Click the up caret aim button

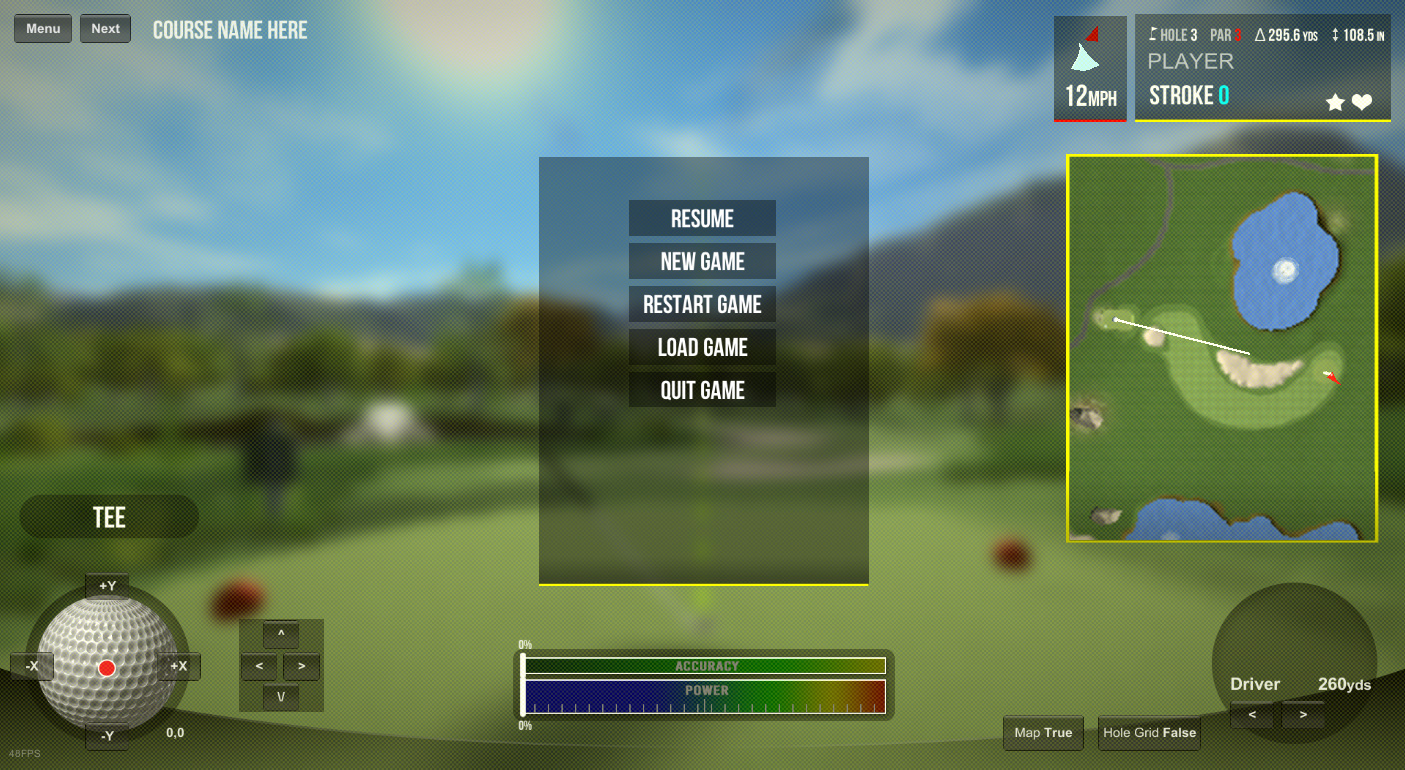[x=281, y=634]
